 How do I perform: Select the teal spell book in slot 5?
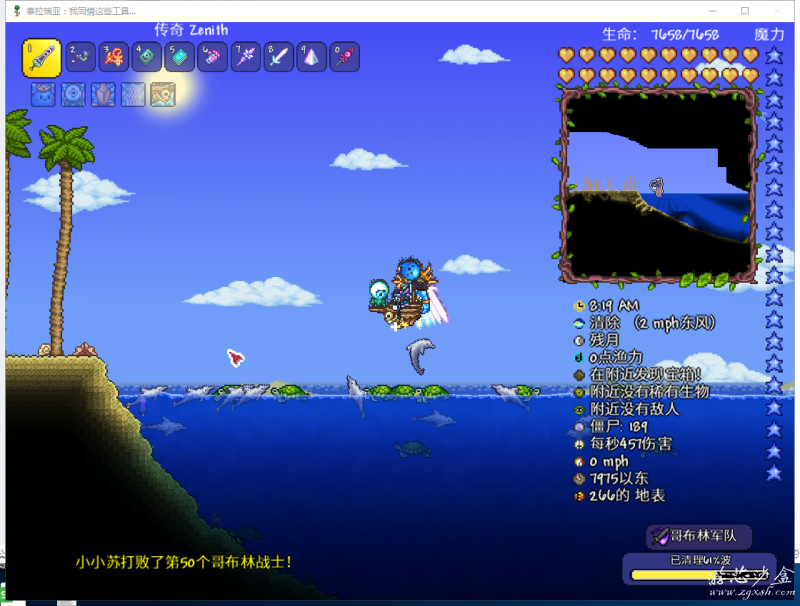[180, 57]
